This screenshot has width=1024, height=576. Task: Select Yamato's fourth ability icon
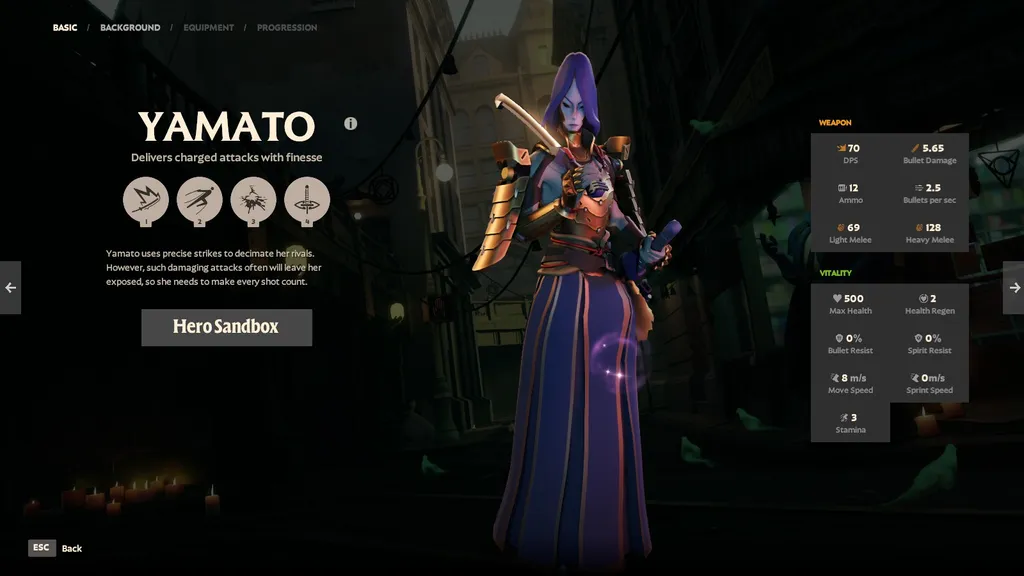(x=307, y=200)
